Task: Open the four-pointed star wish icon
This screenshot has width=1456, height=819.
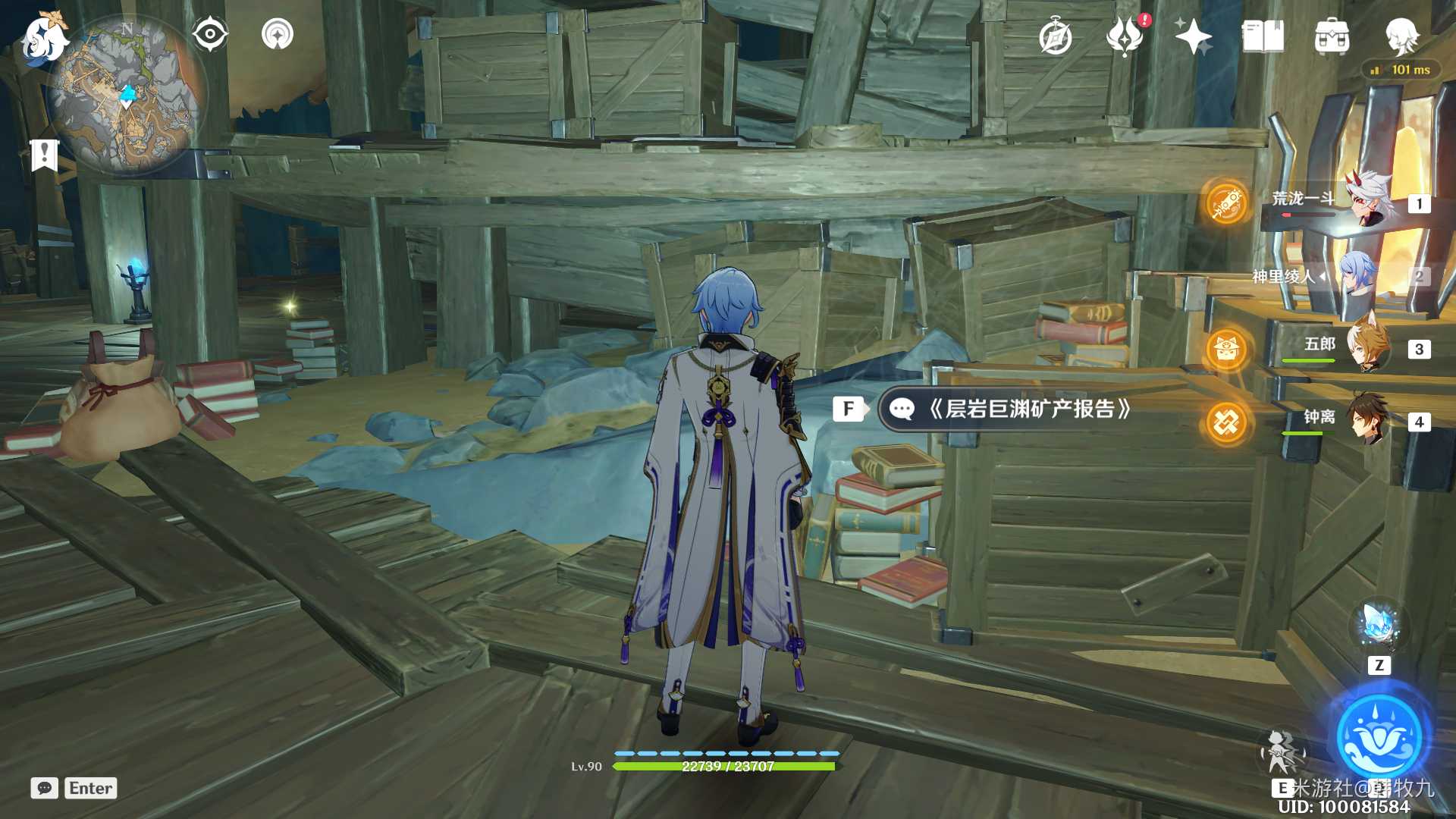Action: pyautogui.click(x=1193, y=36)
